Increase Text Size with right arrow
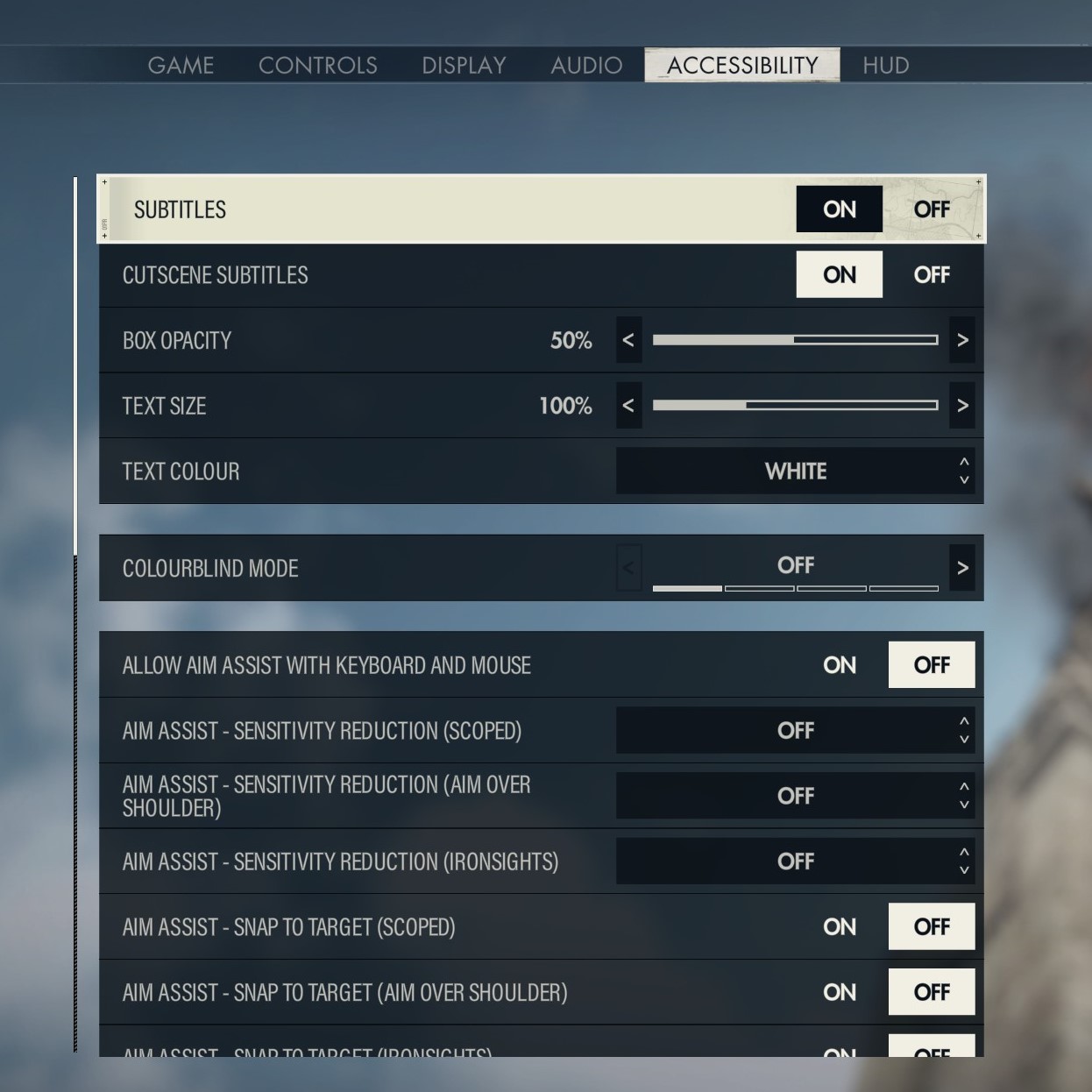Viewport: 1092px width, 1092px height. point(962,406)
